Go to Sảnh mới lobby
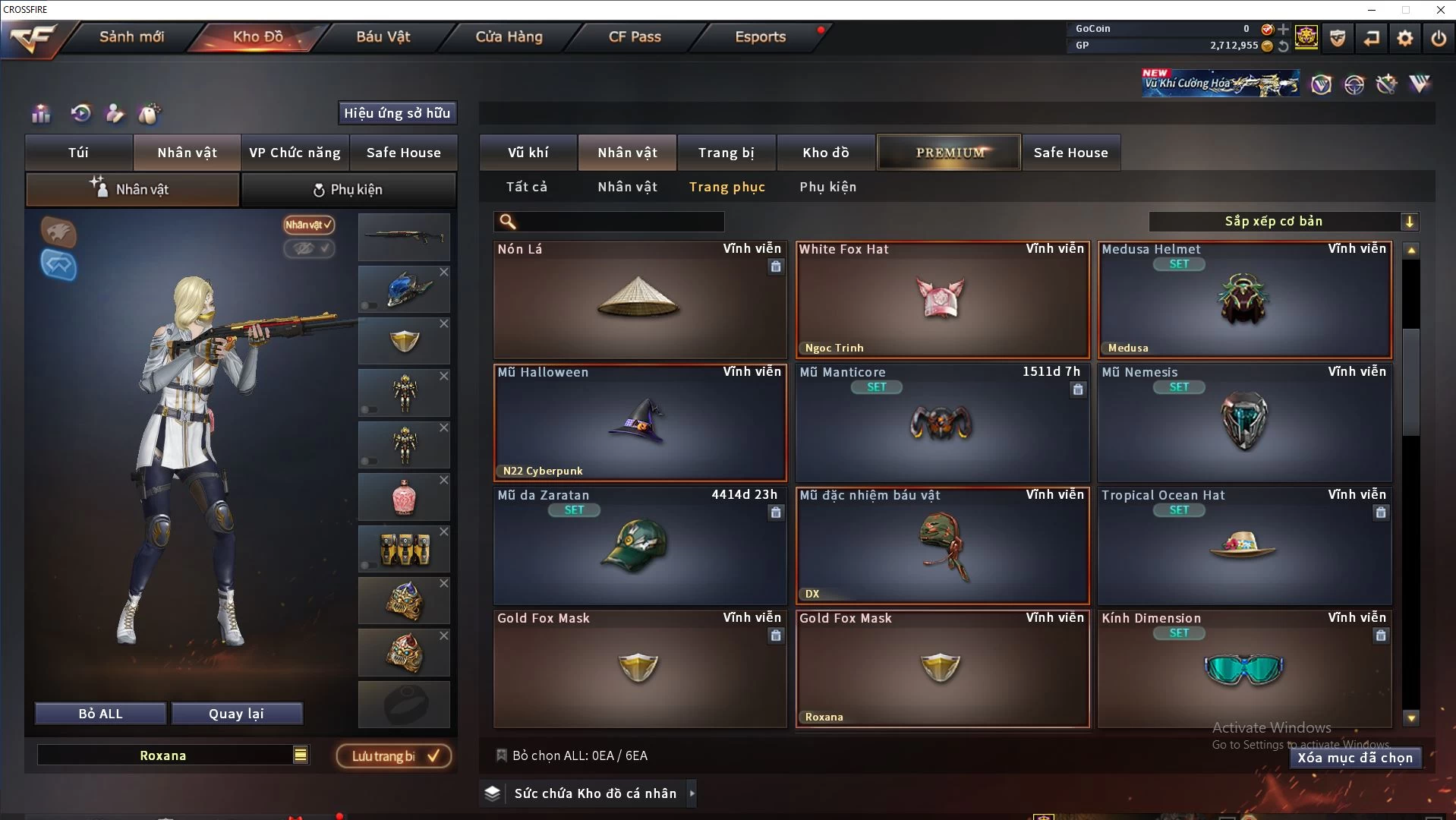Viewport: 1456px width, 820px height. [x=131, y=36]
